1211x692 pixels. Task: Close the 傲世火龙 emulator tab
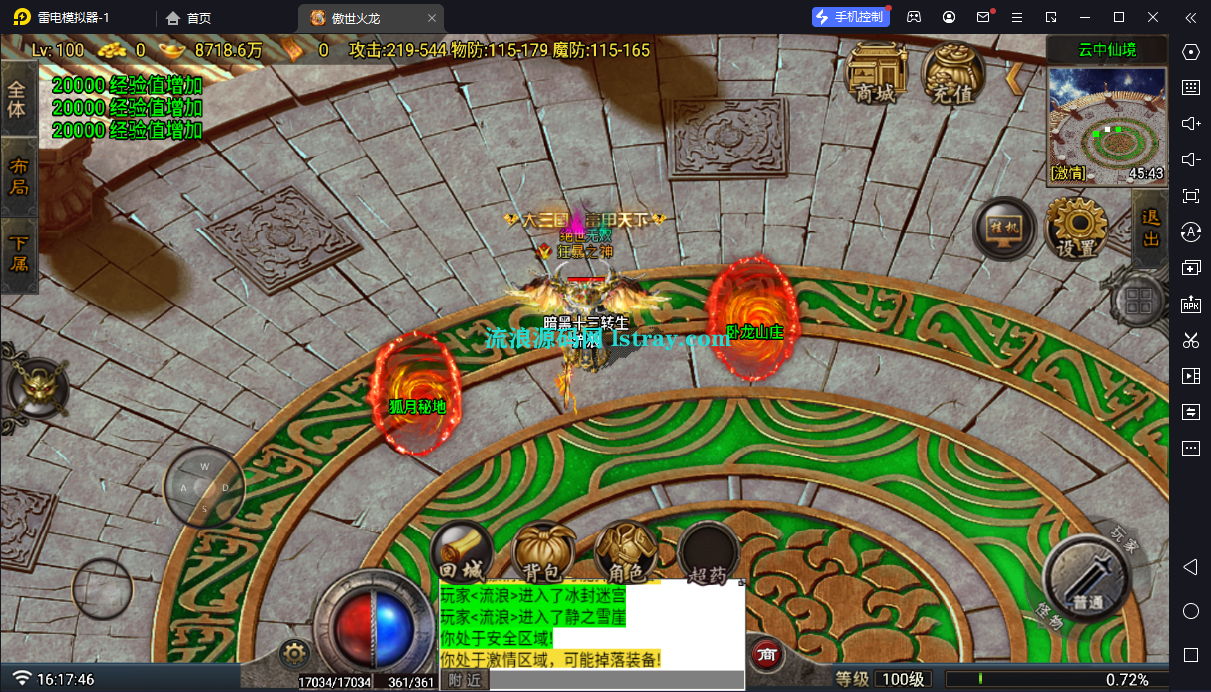431,18
